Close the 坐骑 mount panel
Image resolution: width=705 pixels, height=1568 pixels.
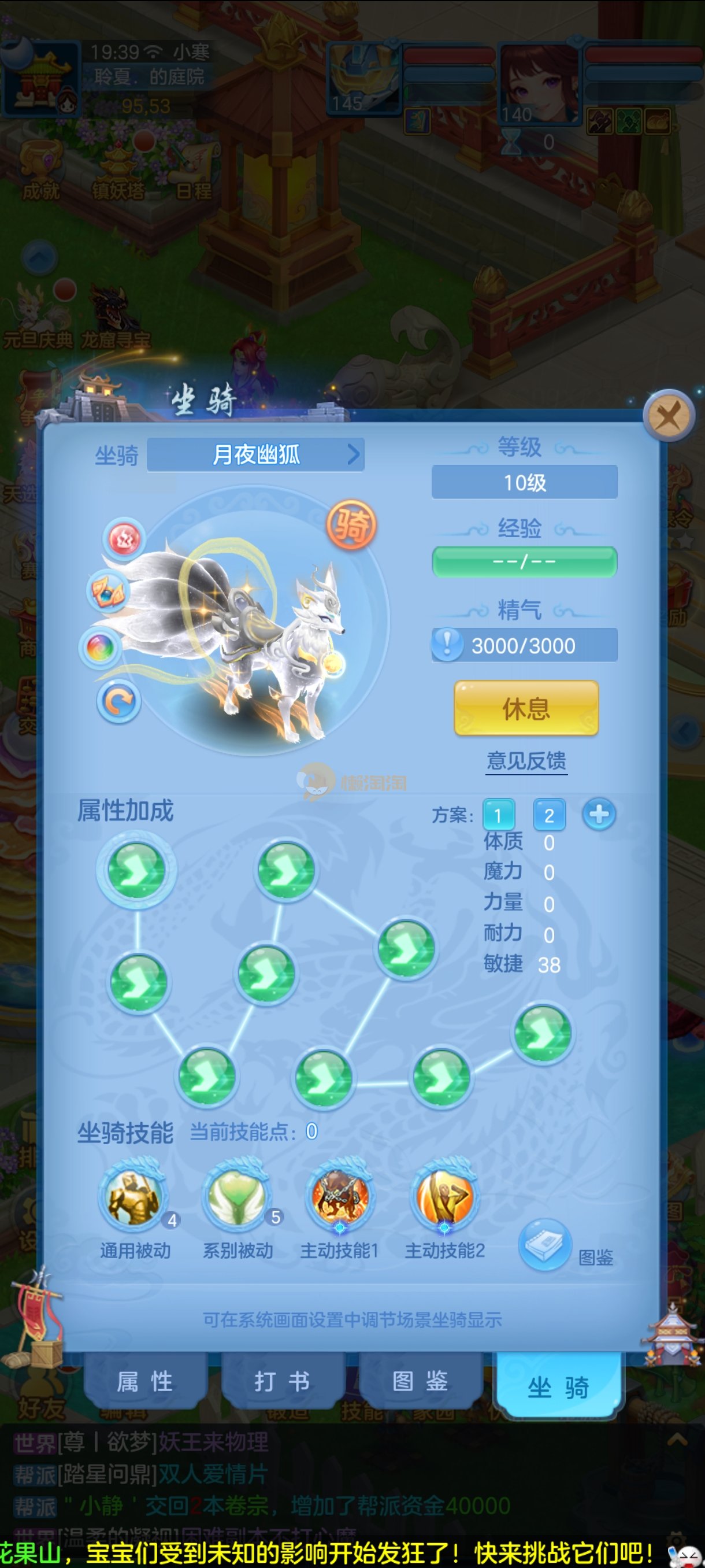tap(669, 416)
